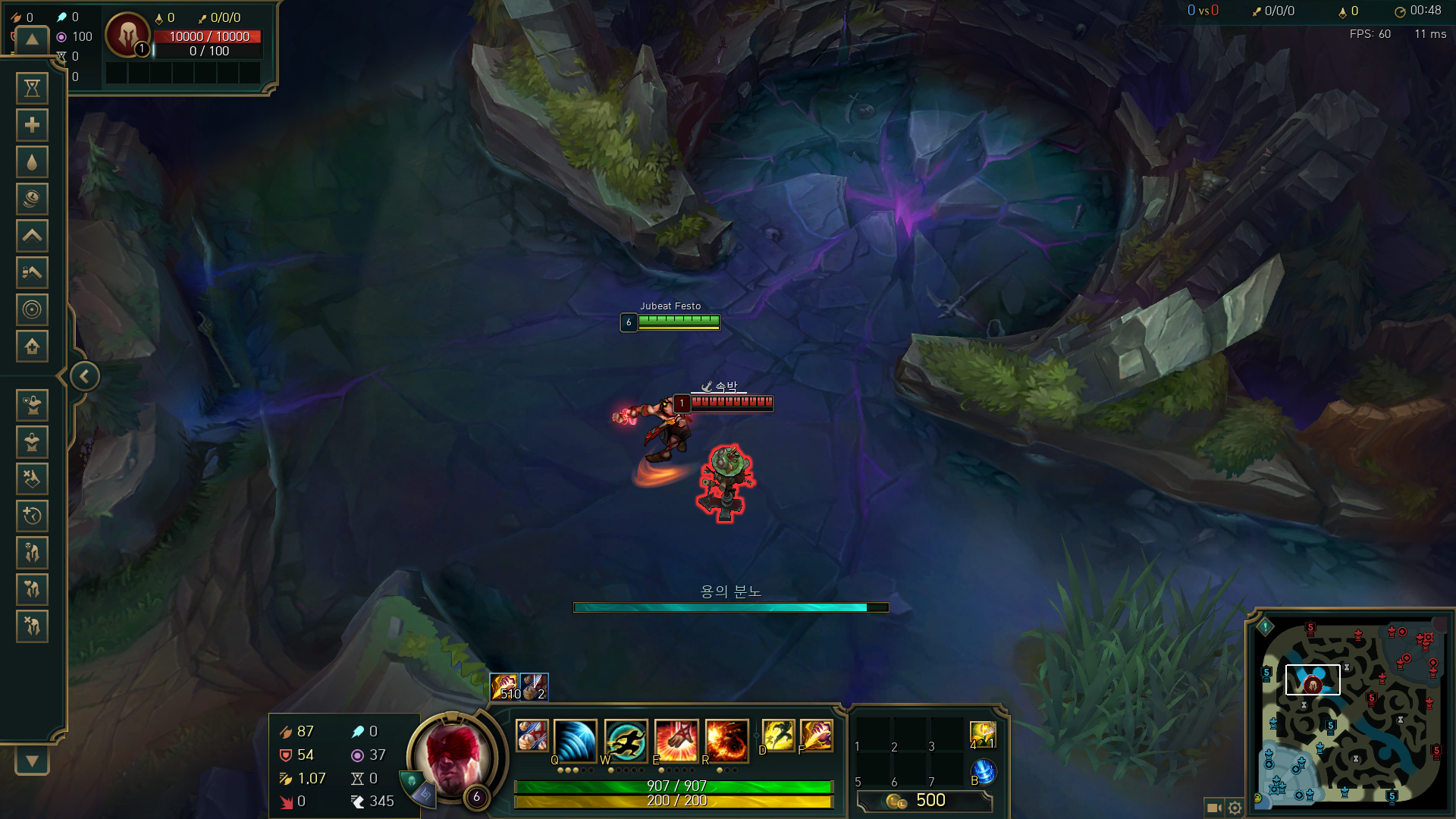Use the Flash summoner spell on D
The height and width of the screenshot is (819, 1456).
778,736
